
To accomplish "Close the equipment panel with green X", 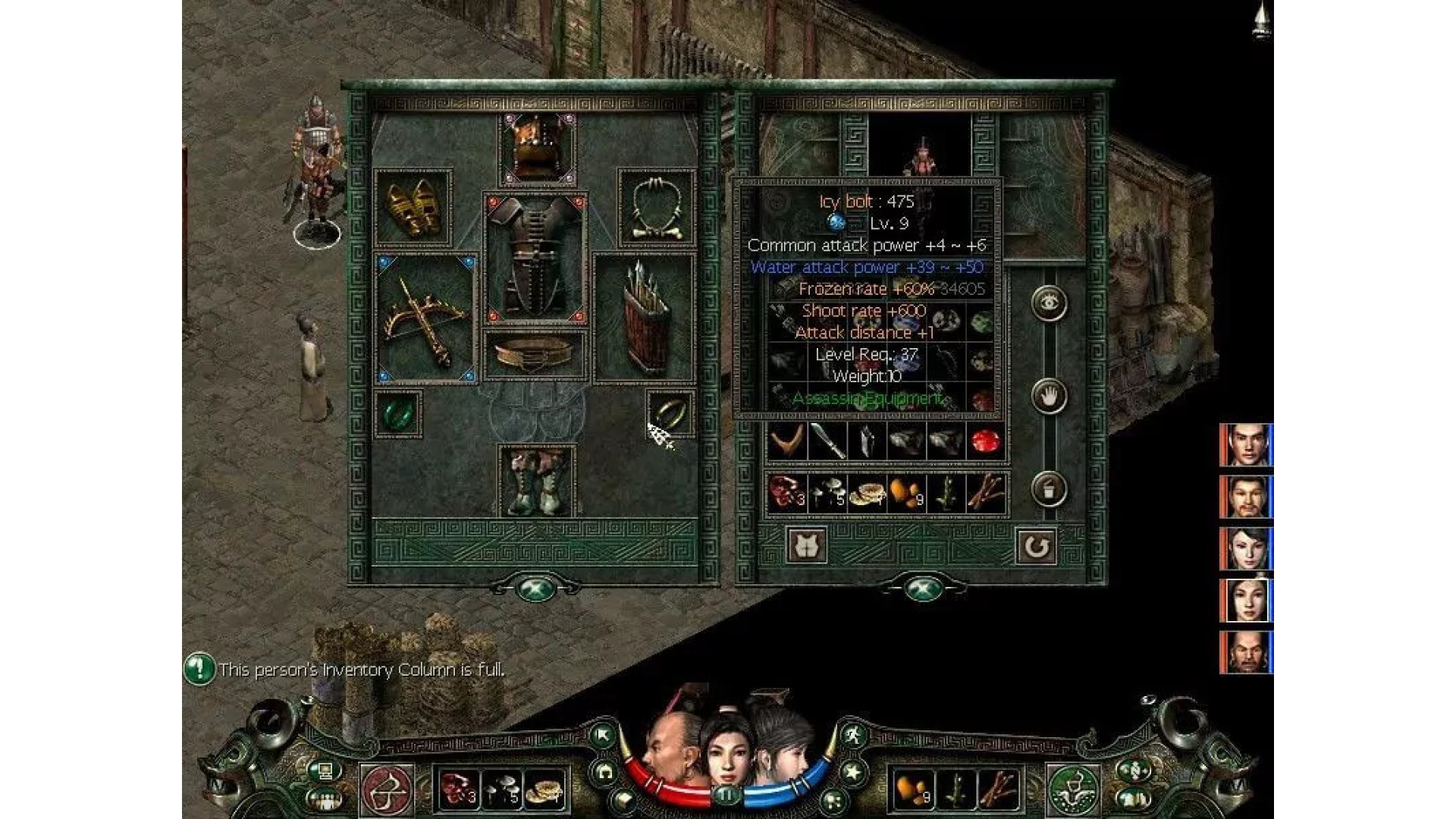I will pos(535,588).
